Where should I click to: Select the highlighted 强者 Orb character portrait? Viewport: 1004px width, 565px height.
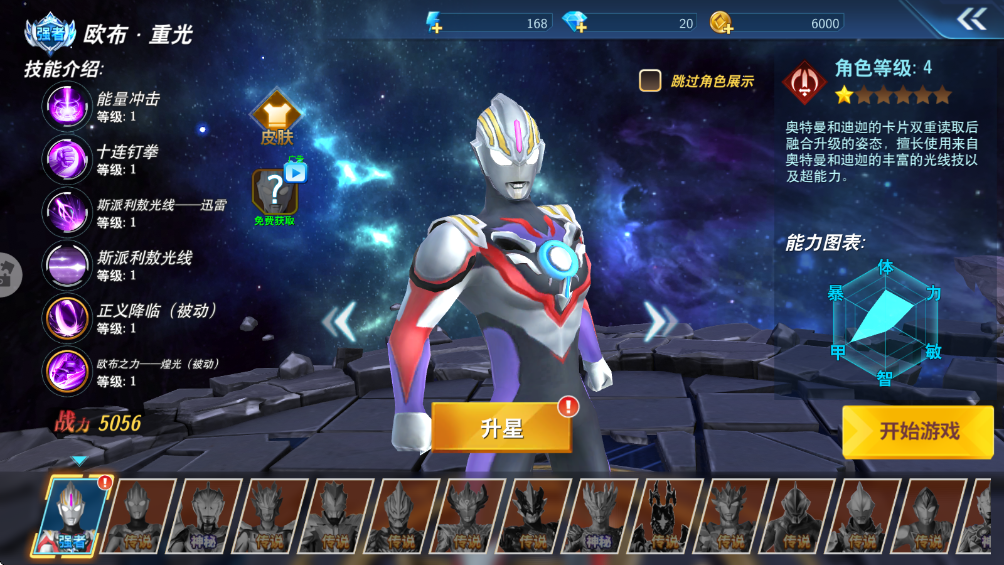click(72, 516)
